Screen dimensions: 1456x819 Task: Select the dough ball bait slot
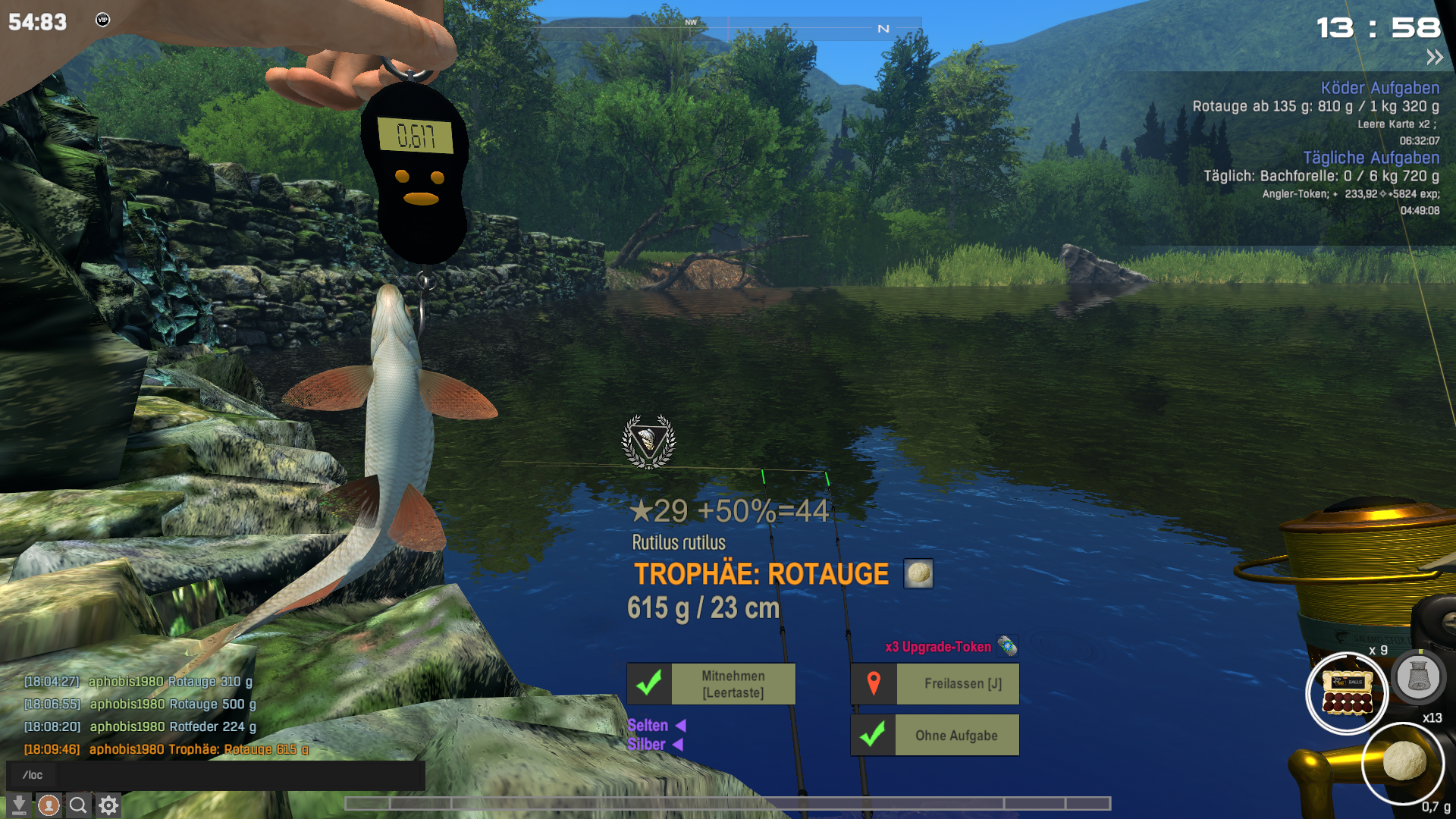(x=1404, y=761)
